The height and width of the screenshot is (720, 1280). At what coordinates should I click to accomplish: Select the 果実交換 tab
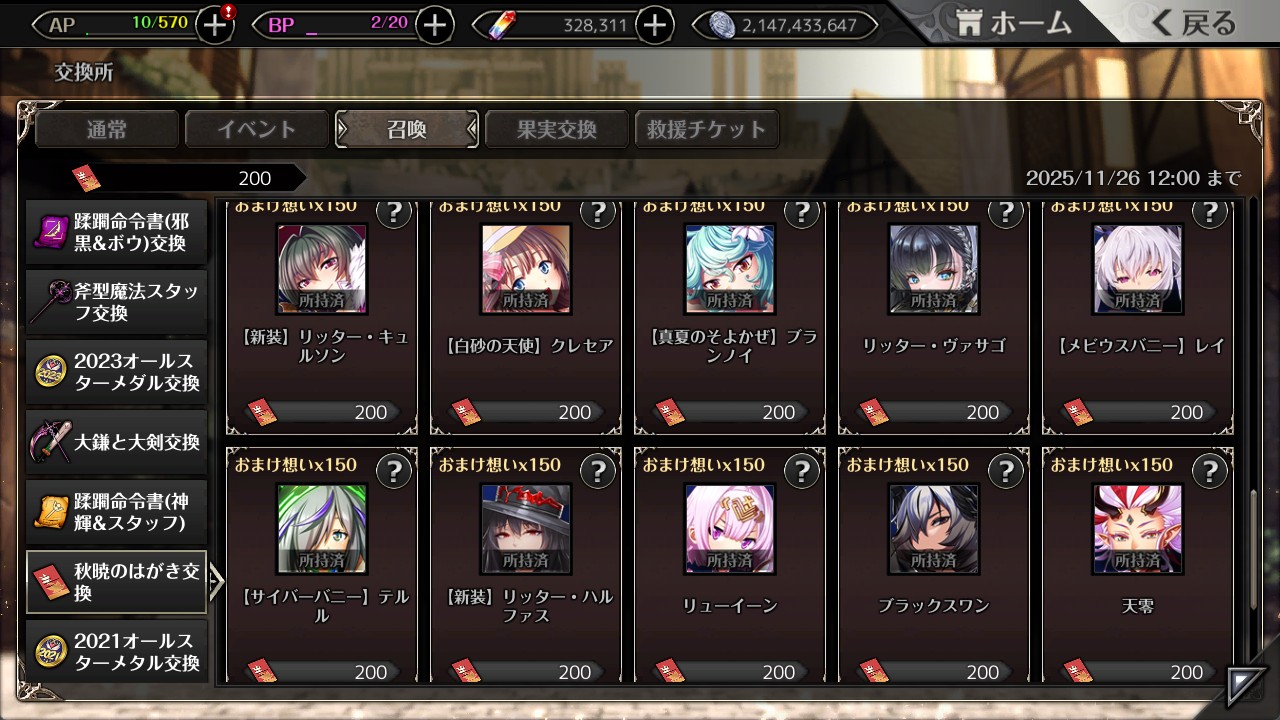click(557, 129)
